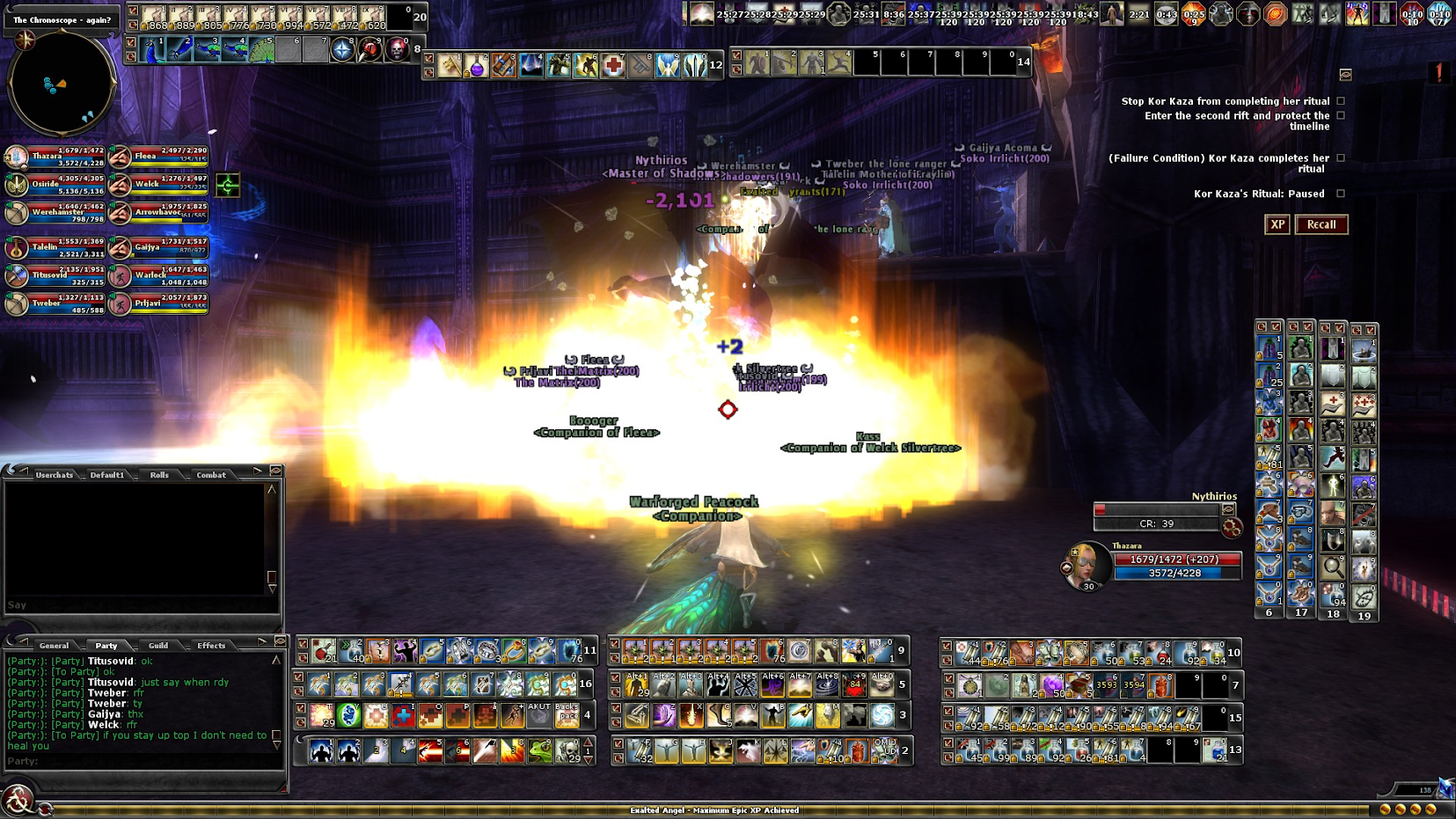Switch to the Combat chat tab
The width and height of the screenshot is (1456, 819).
click(x=211, y=475)
